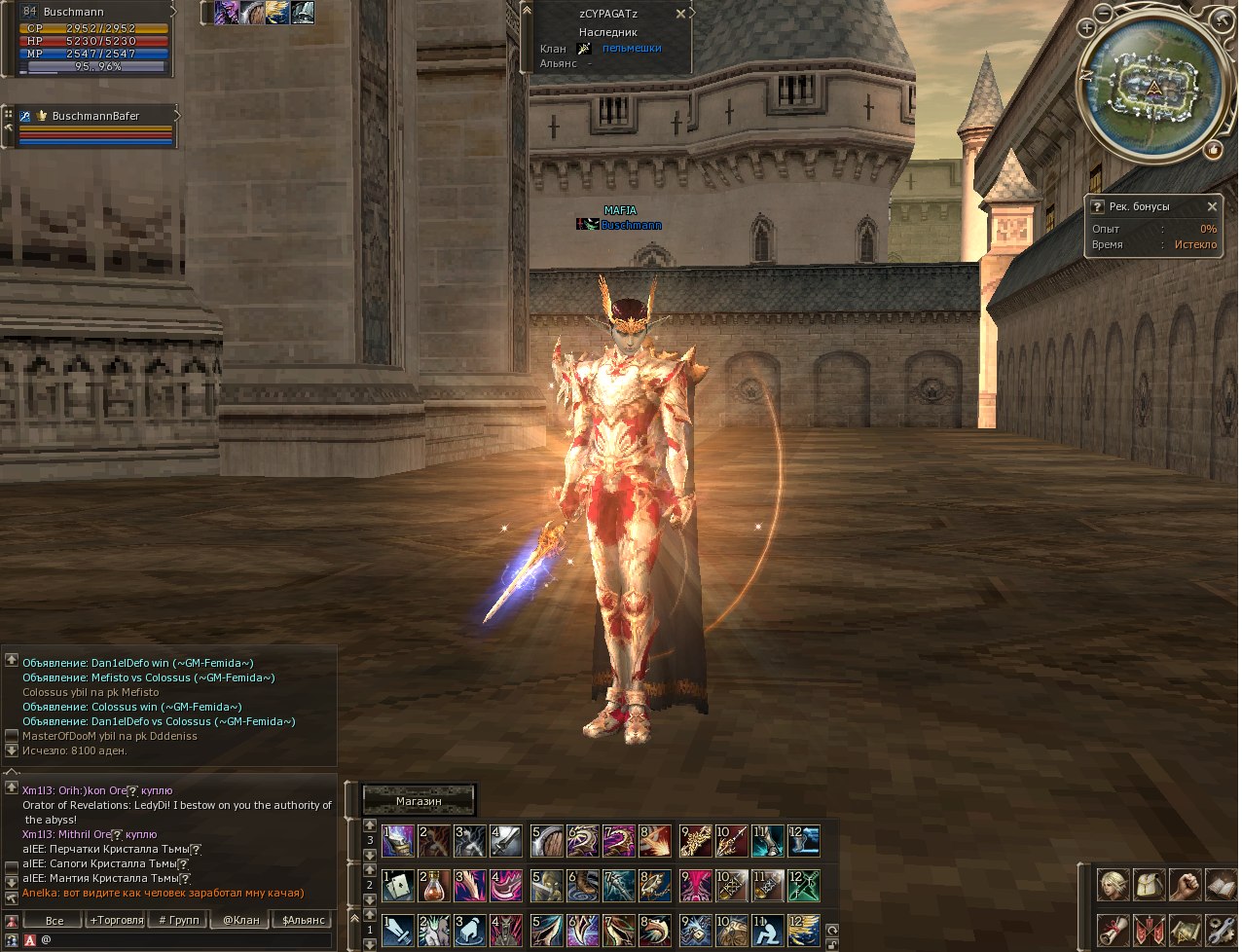Close the Рек. бонусы panel
The image size is (1242, 952).
point(1212,206)
